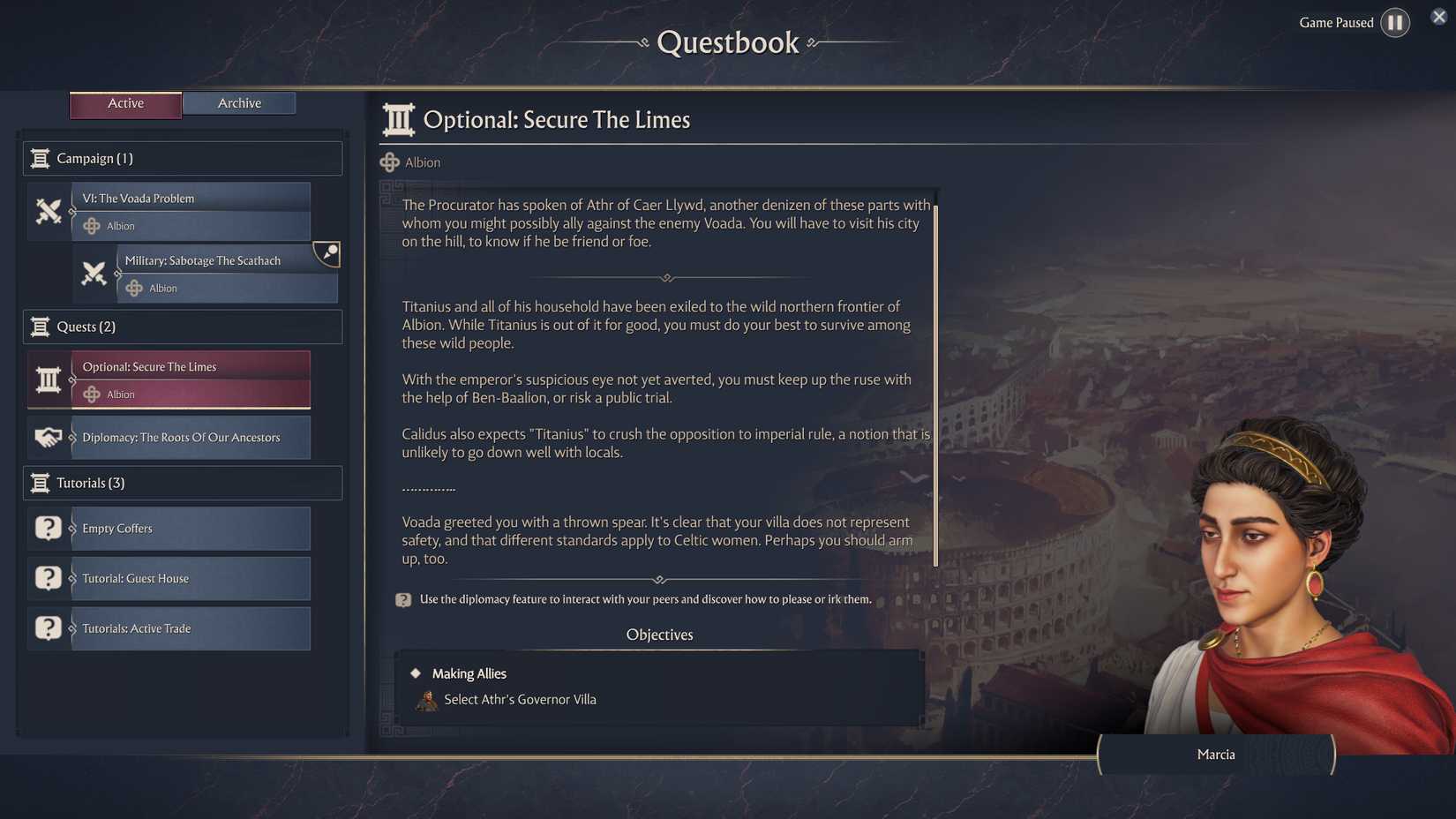This screenshot has width=1456, height=819.
Task: Toggle the diamond marker beside Making Allies
Action: coord(416,672)
